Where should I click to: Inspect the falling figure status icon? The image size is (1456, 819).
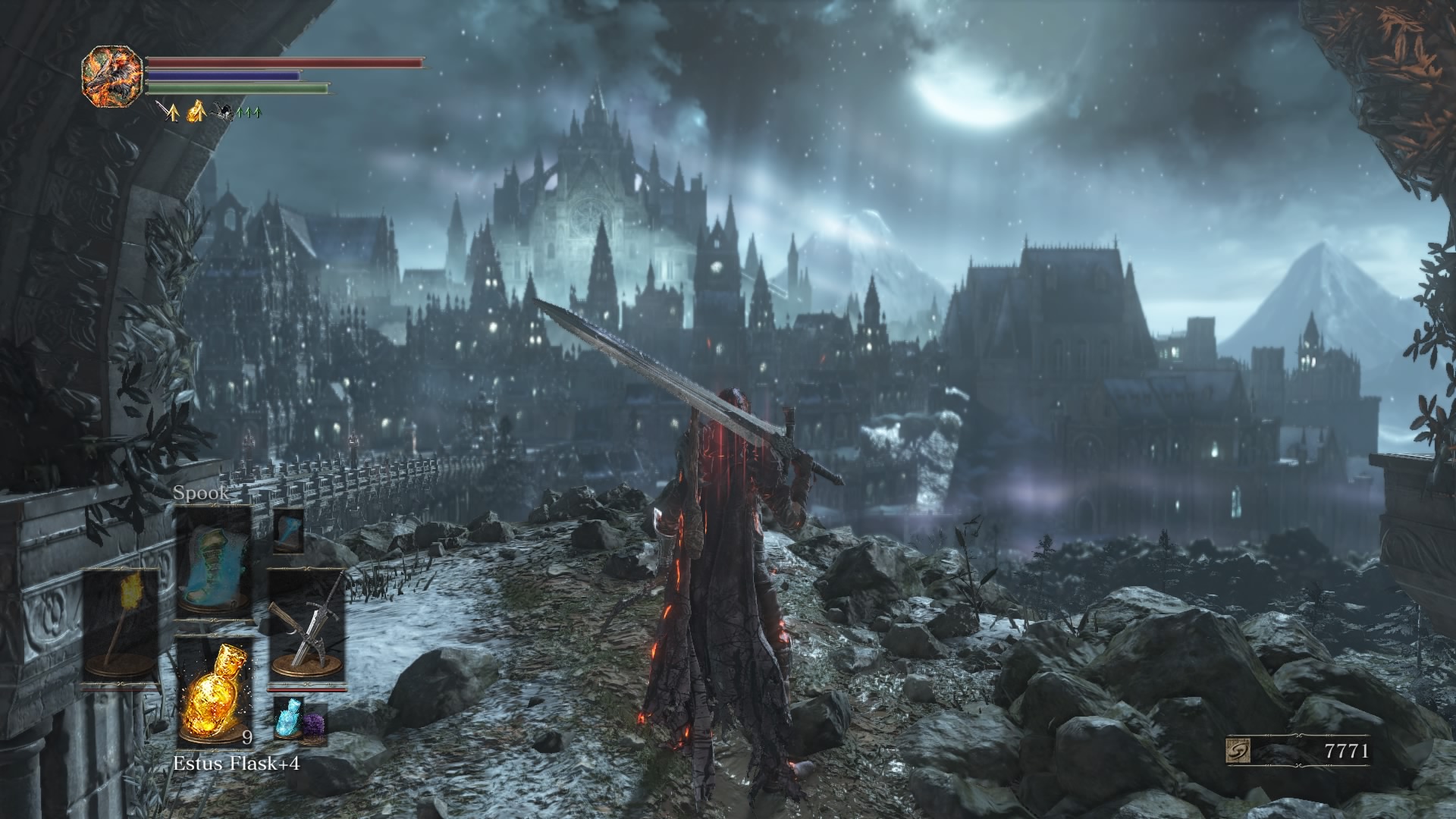pos(223,112)
